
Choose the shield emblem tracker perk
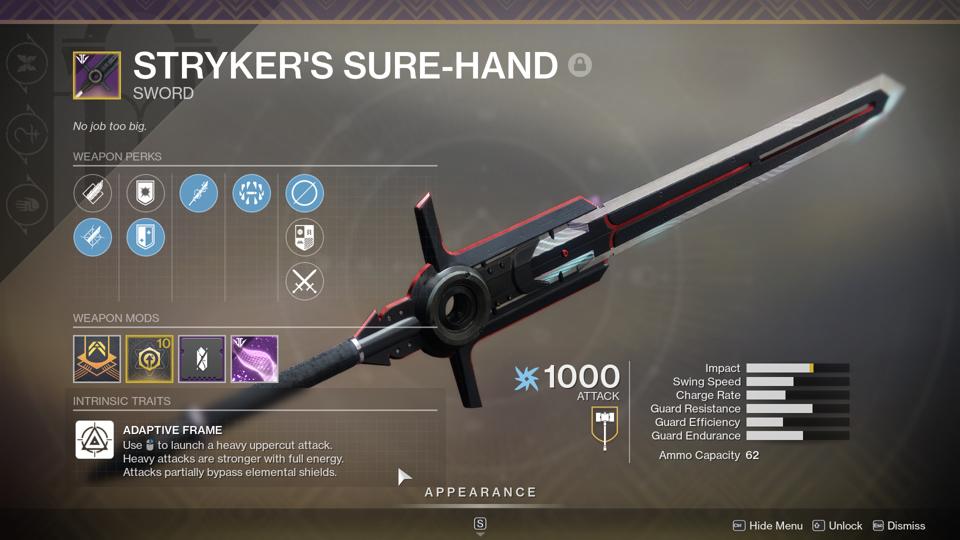point(305,238)
